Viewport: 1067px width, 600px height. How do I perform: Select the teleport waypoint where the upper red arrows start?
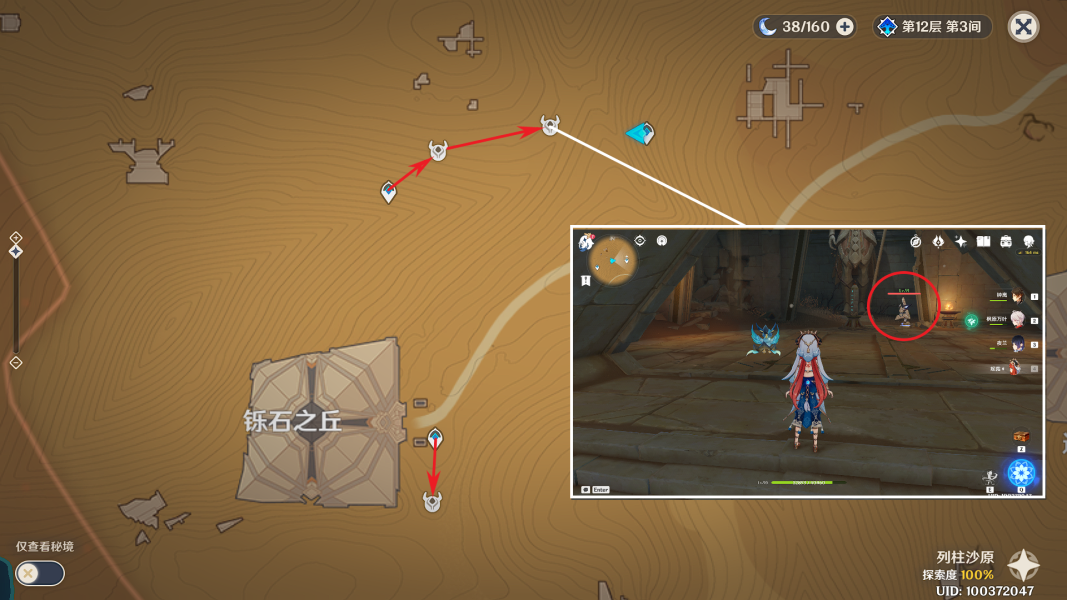coord(389,191)
